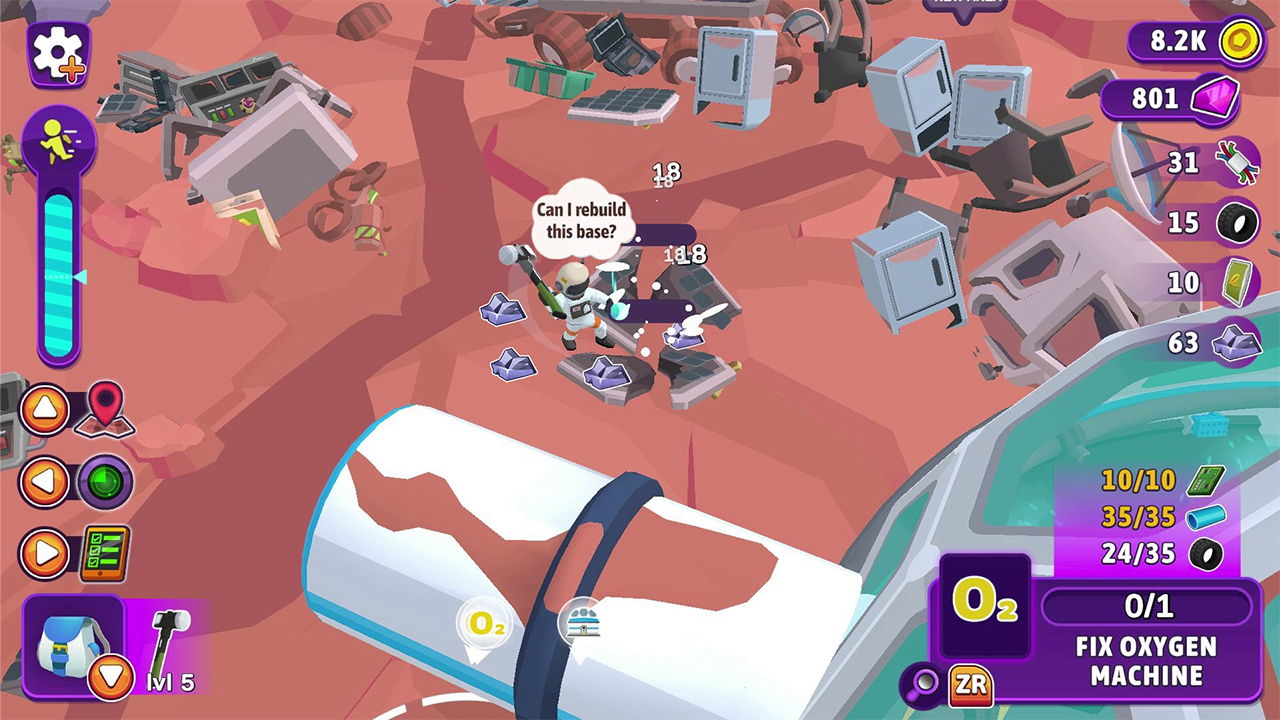Viewport: 1280px width, 720px height.
Task: Click the pink gem counter showing 801
Action: (x=1165, y=99)
